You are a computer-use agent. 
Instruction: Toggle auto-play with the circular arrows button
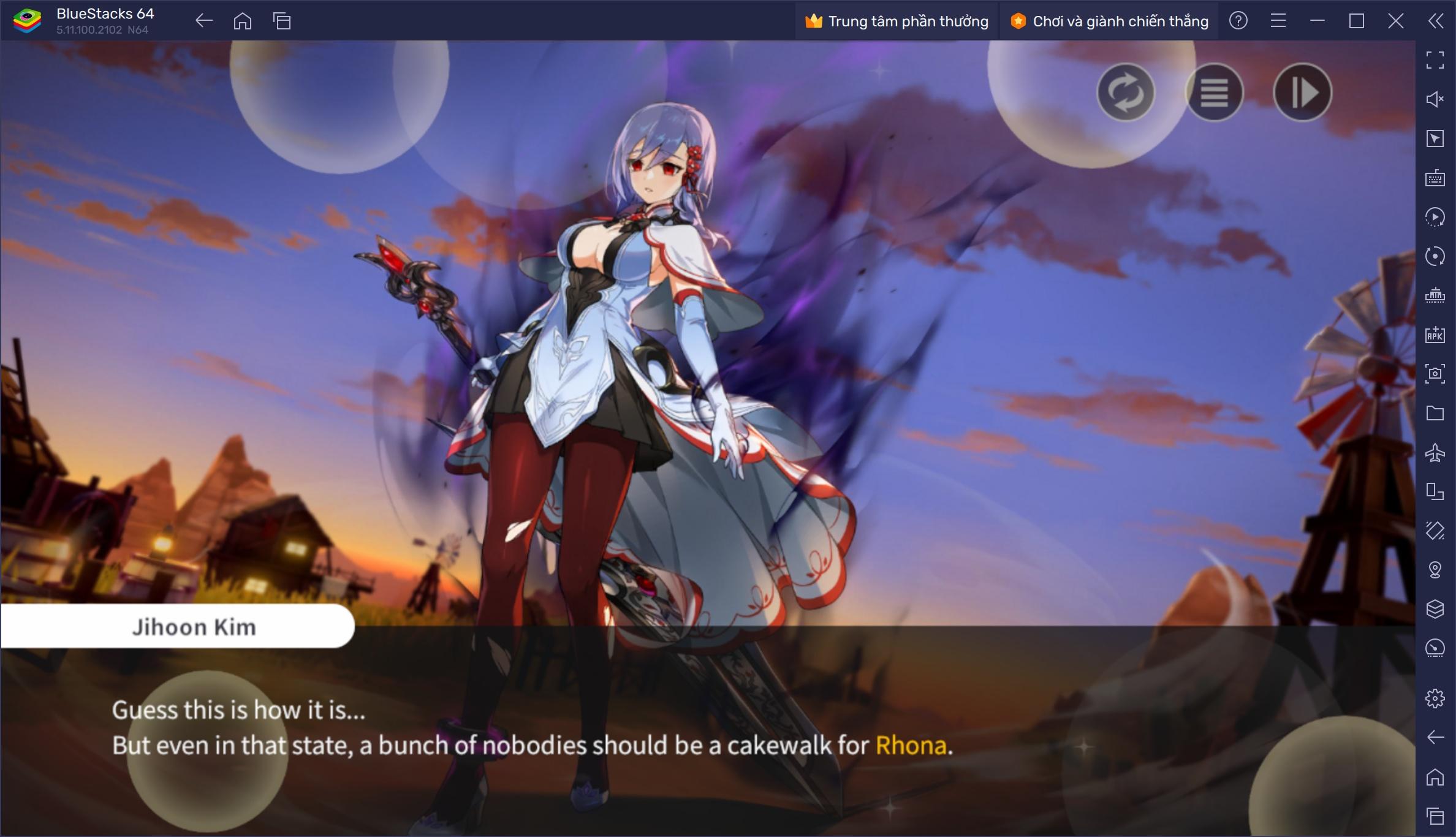[x=1126, y=93]
